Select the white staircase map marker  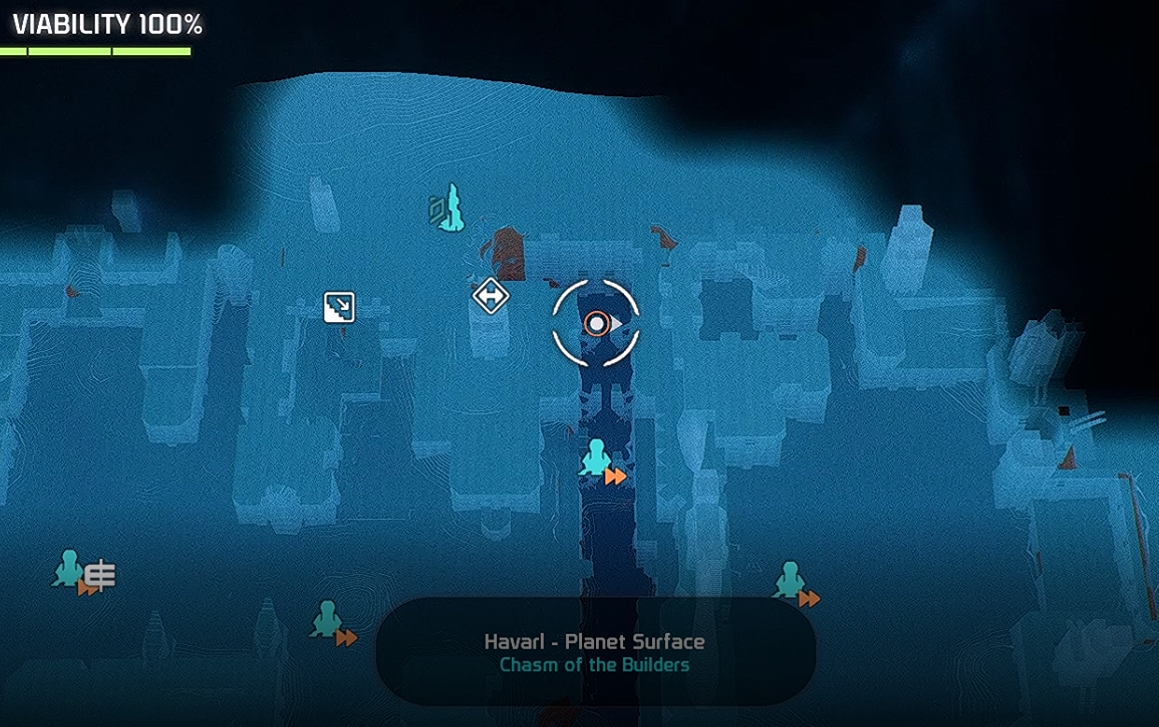tap(340, 307)
